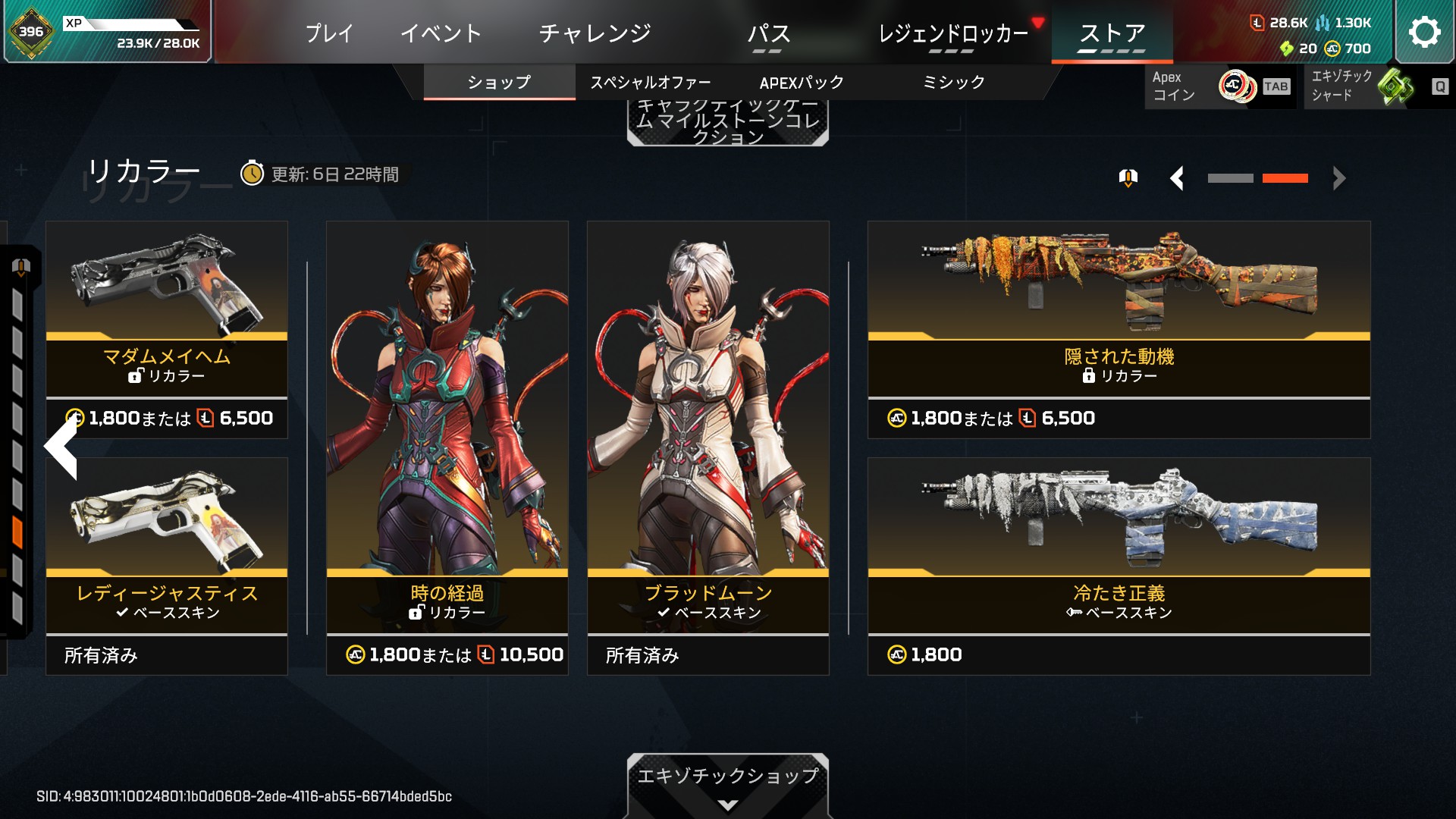Click the large white left arrow

pyautogui.click(x=62, y=447)
